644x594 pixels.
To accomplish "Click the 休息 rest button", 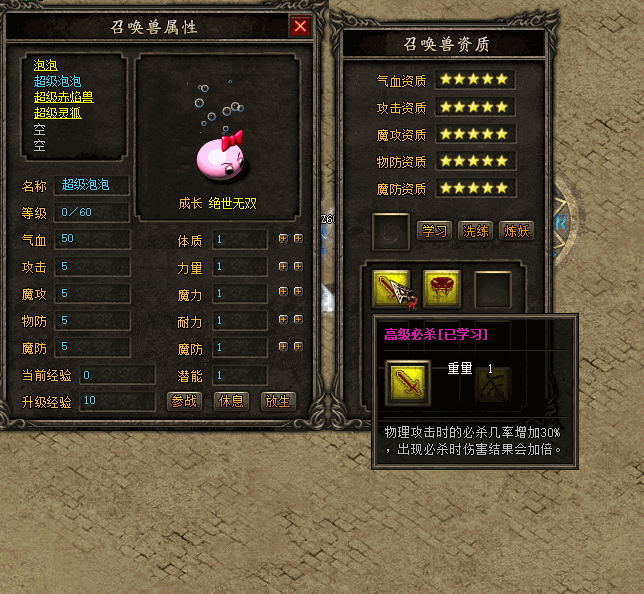I will (x=231, y=401).
